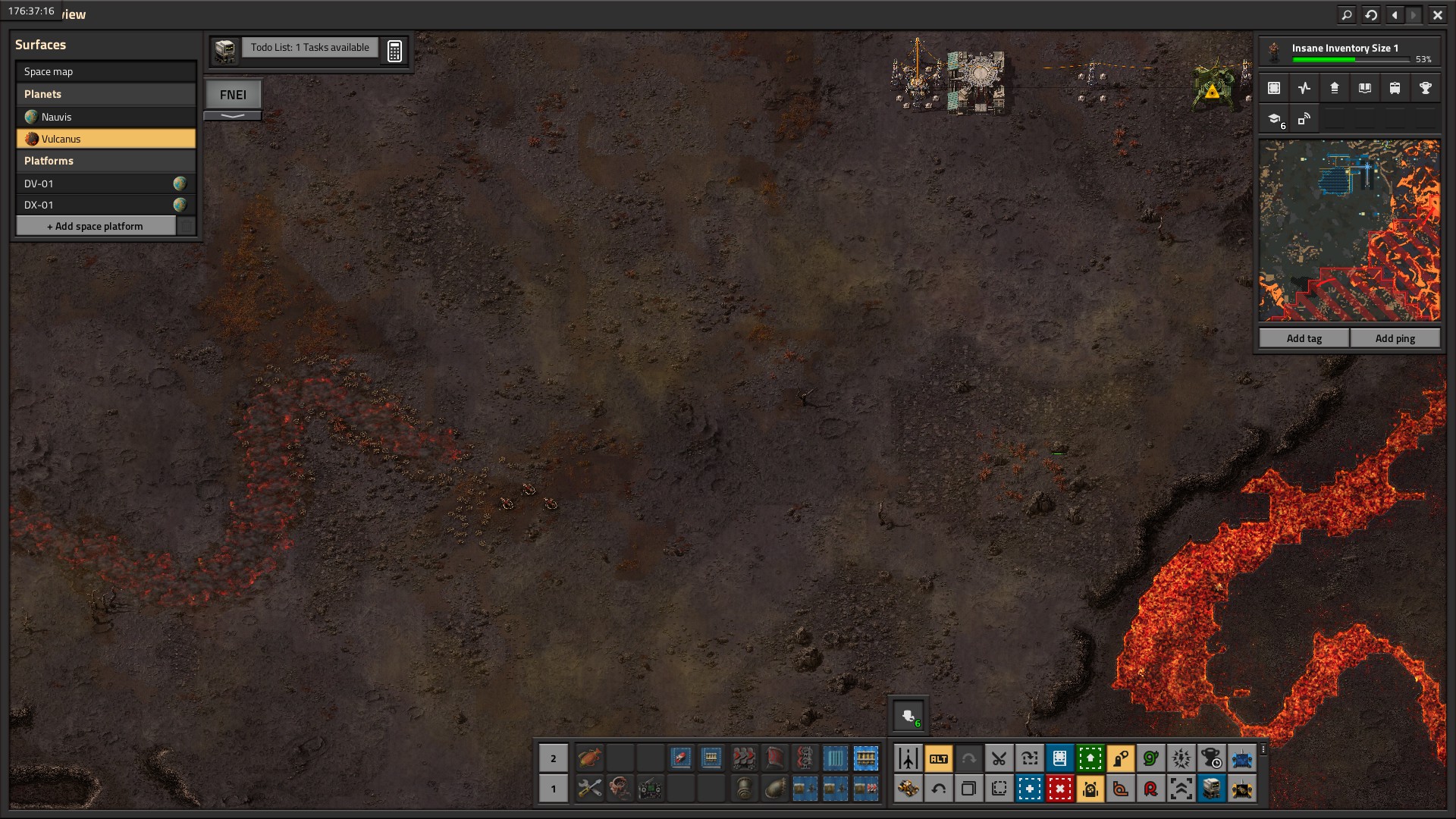Click the minimap of Vulcanus
Viewport: 1456px width, 819px height.
(1349, 230)
